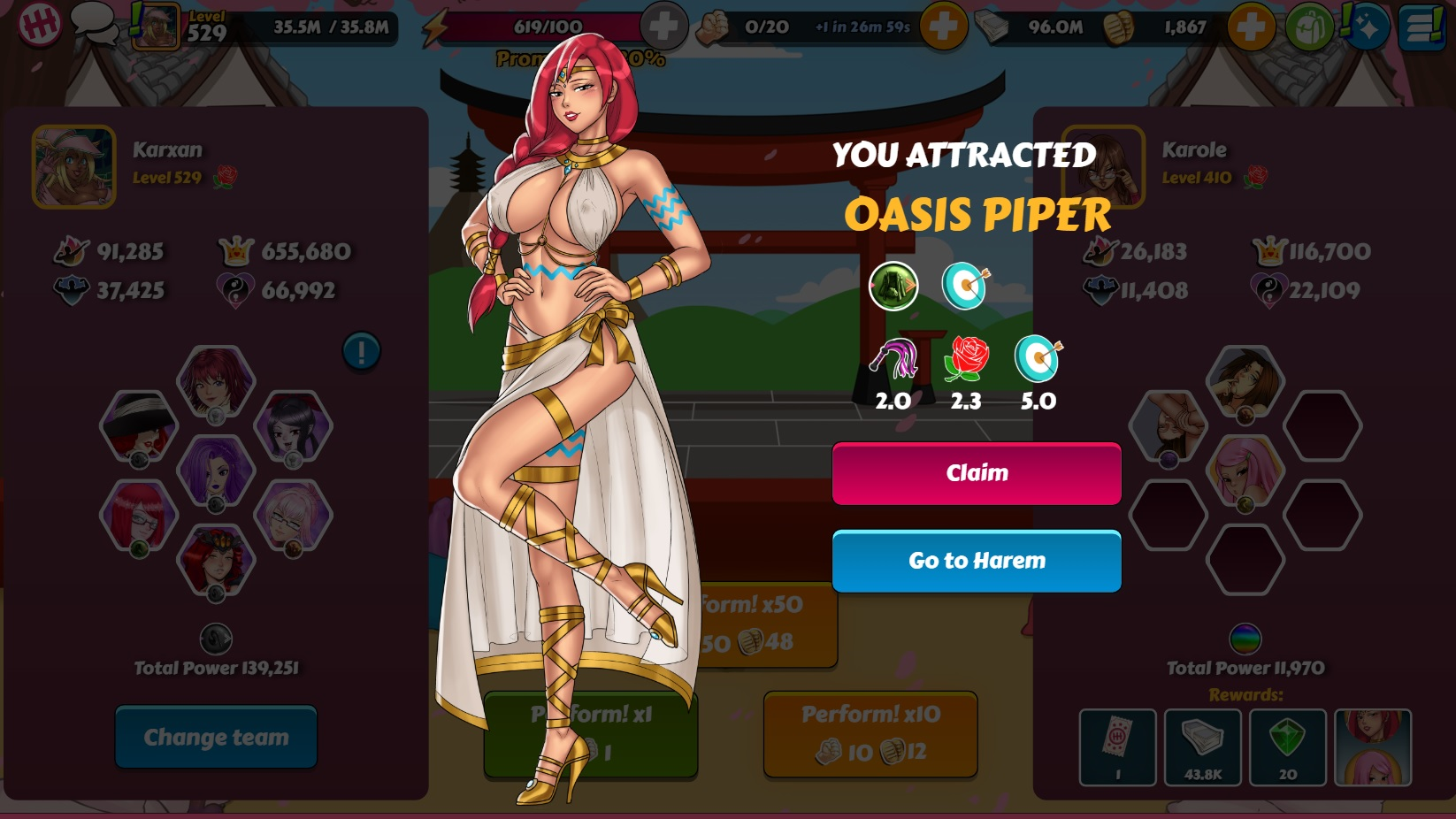Select the girl portrait reward slot
This screenshot has height=819, width=1456.
[x=1373, y=747]
